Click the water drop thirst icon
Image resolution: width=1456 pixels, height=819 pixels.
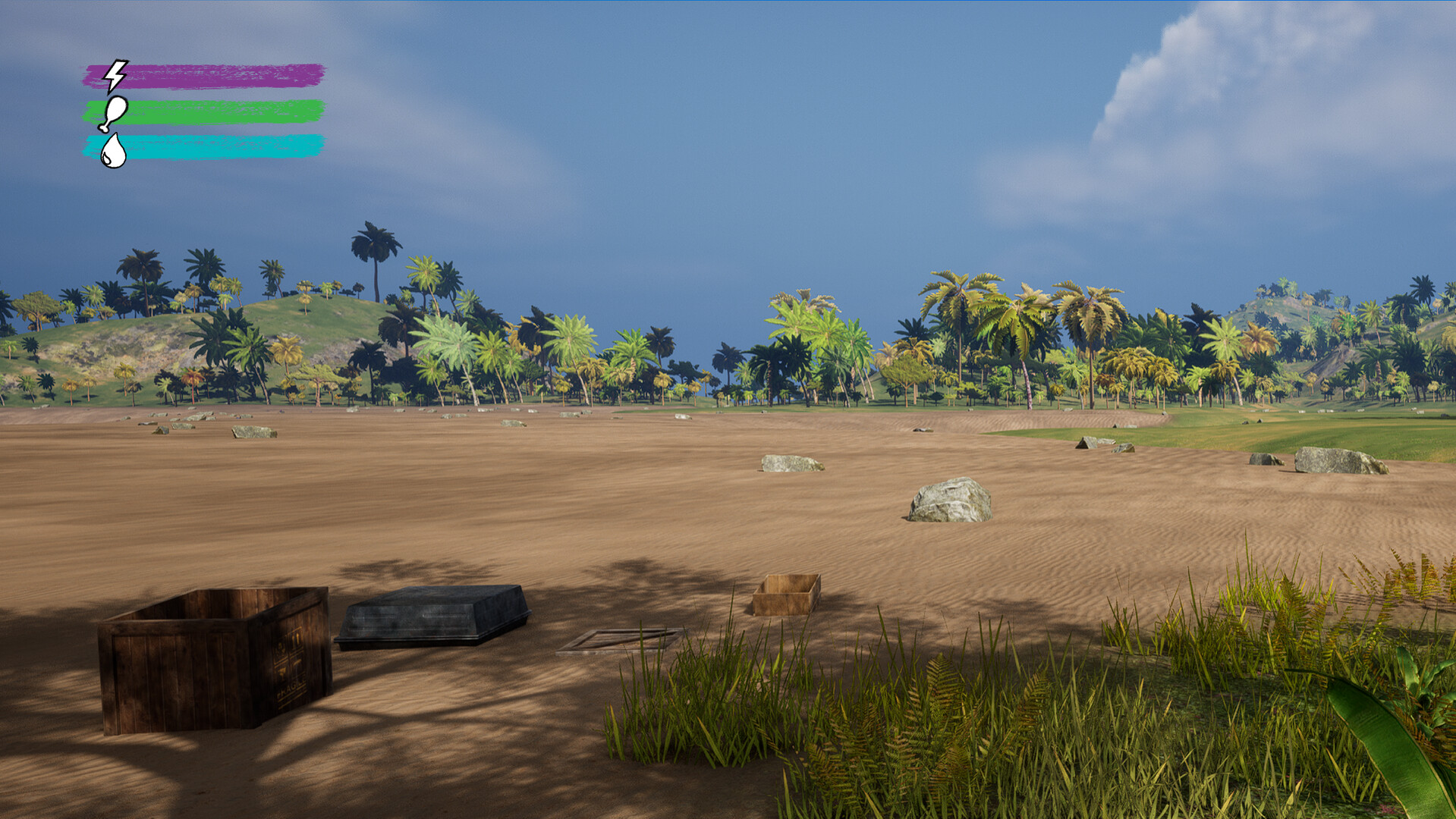coord(114,151)
